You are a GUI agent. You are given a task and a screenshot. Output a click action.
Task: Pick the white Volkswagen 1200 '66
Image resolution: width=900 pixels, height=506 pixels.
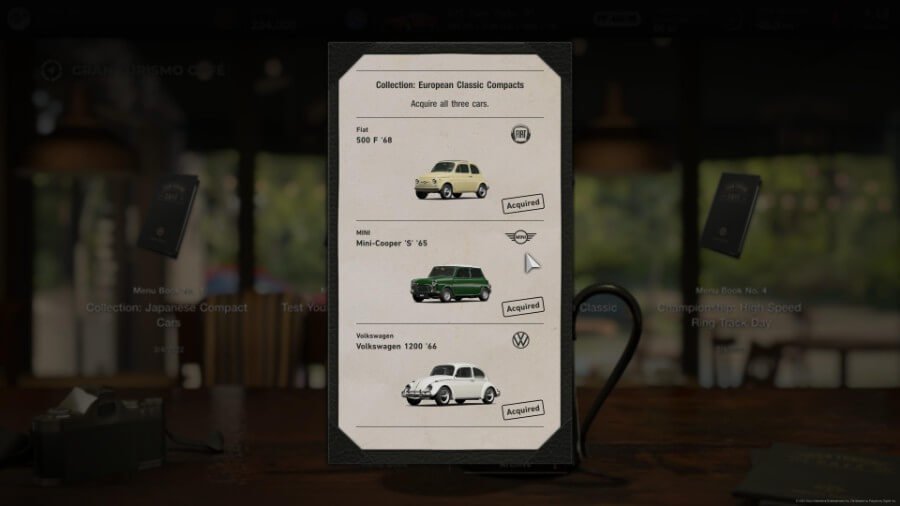451,382
